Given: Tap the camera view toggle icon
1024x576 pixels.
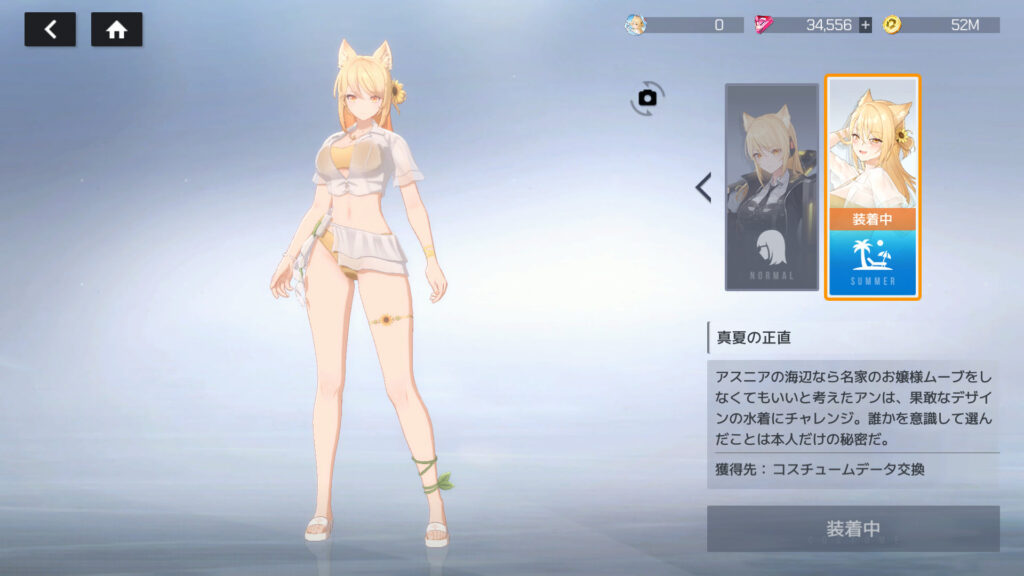Looking at the screenshot, I should click(647, 98).
